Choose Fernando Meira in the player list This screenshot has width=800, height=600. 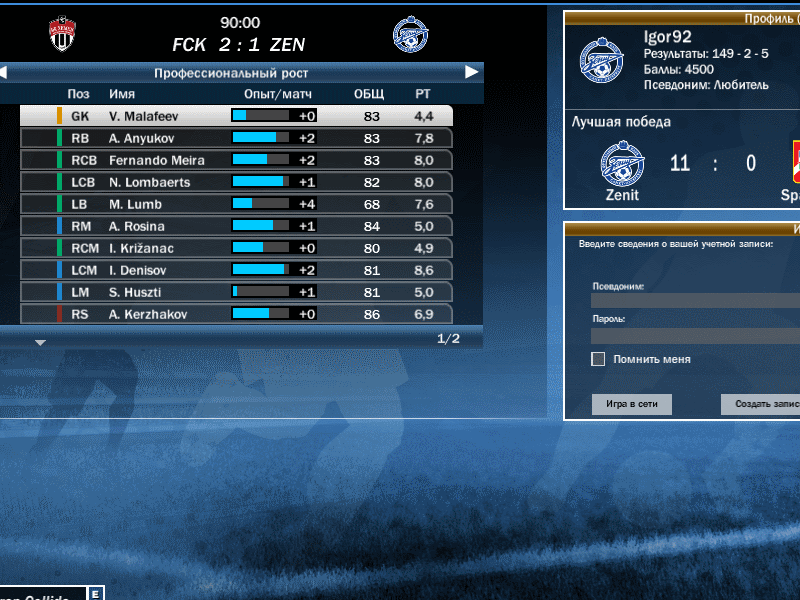(x=236, y=160)
